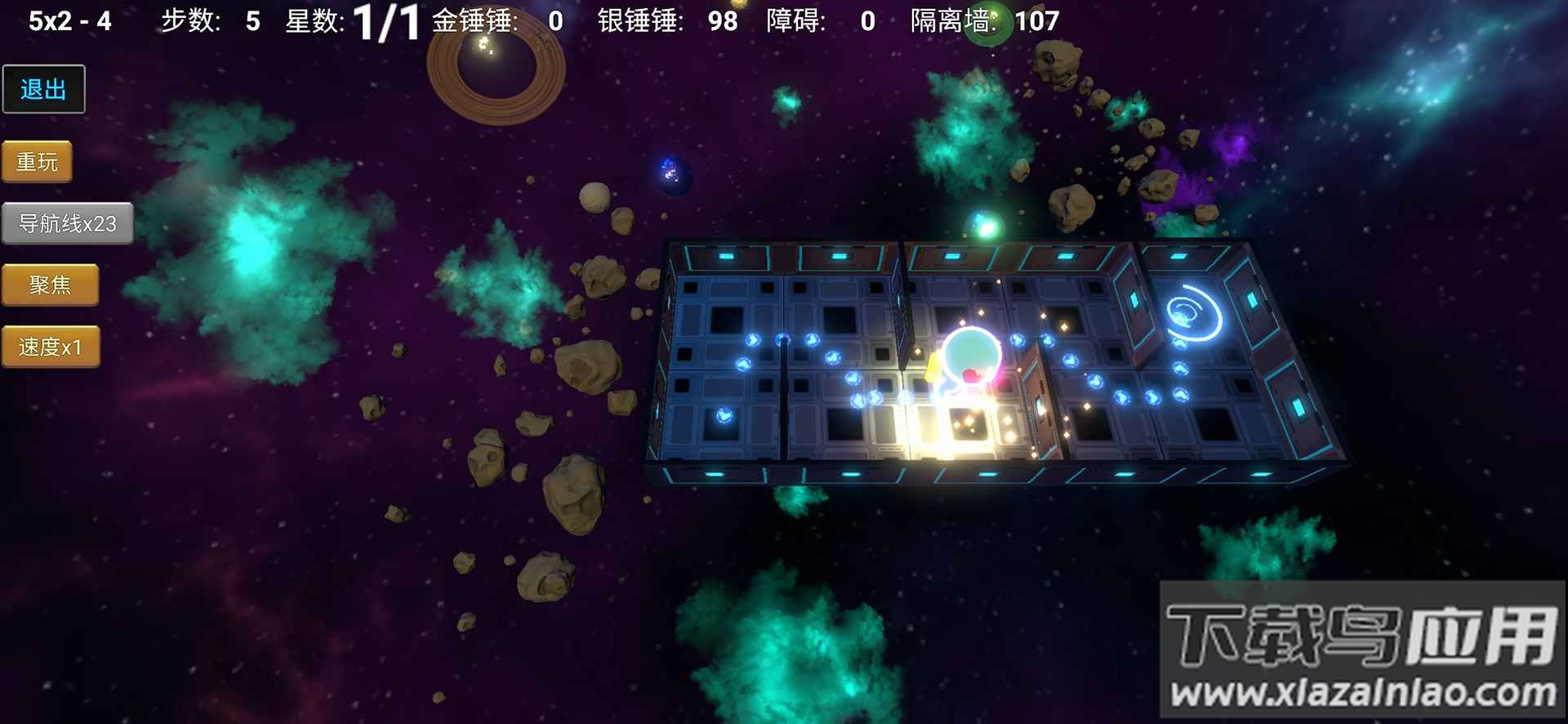Use the 导航线x23 navigation line button
Screen dimensions: 1568x724
click(x=67, y=223)
